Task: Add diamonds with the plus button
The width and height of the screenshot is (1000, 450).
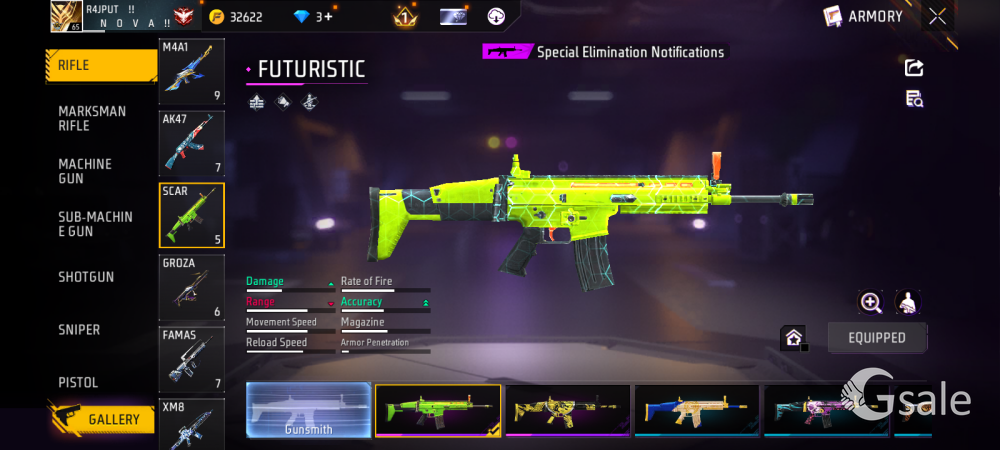Action: (x=328, y=17)
